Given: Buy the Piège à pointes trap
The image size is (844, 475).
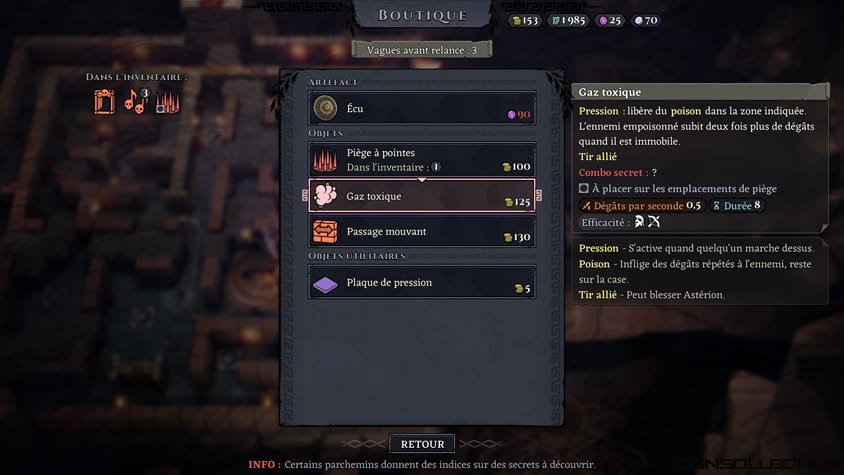Looking at the screenshot, I should pyautogui.click(x=421, y=159).
